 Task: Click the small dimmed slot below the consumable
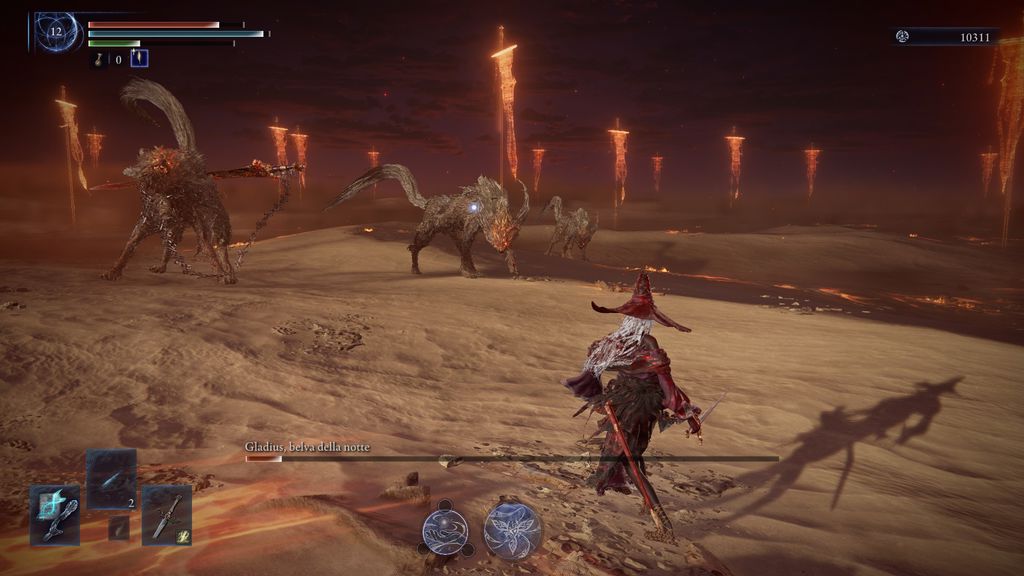(119, 528)
